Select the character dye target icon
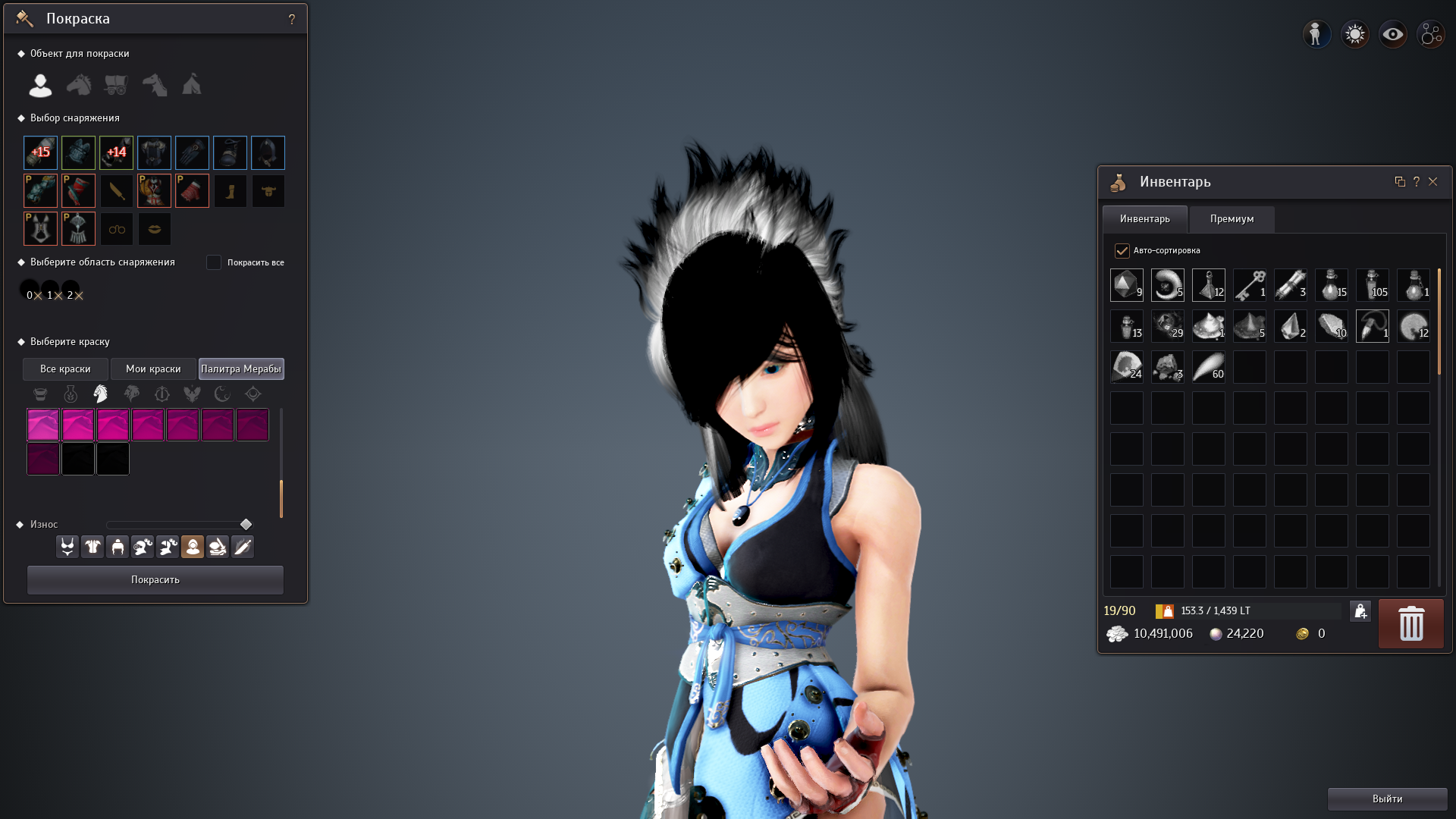This screenshot has height=819, width=1456. click(x=39, y=85)
